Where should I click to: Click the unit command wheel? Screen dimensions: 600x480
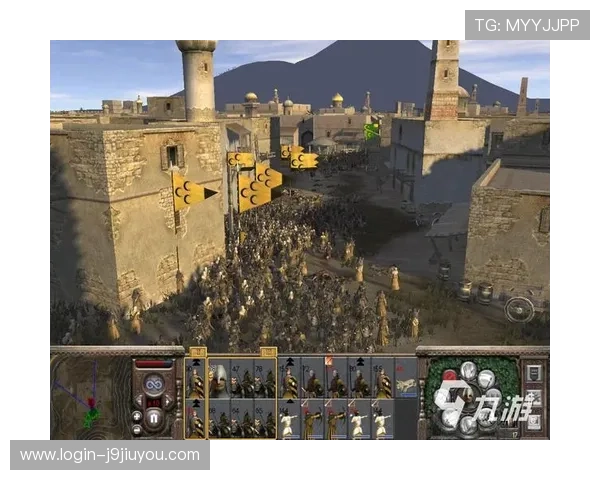[470, 397]
